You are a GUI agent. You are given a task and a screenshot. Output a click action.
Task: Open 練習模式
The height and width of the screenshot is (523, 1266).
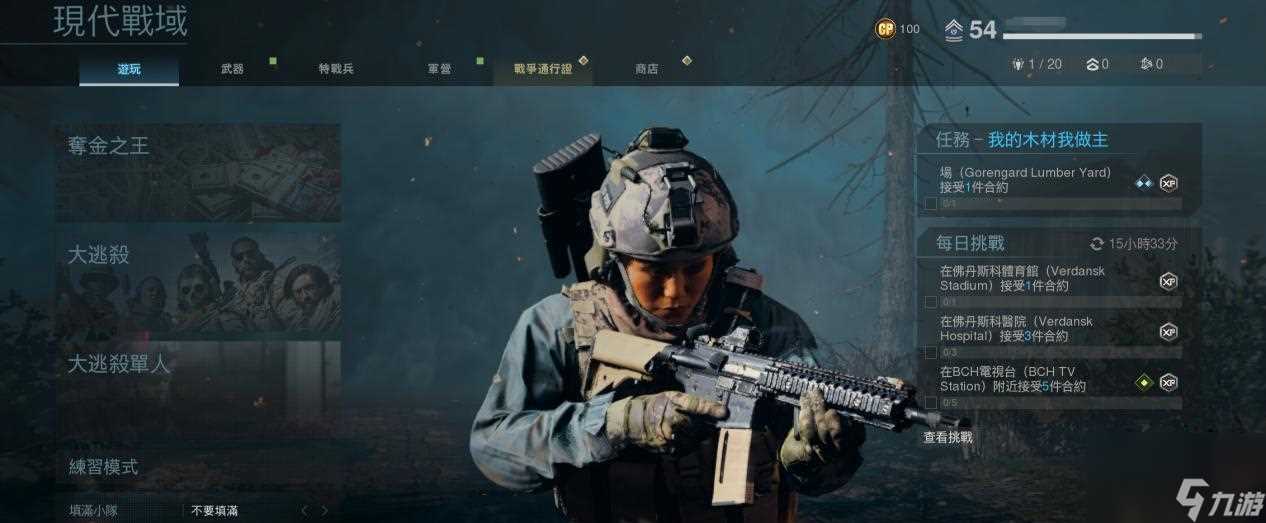(198, 467)
